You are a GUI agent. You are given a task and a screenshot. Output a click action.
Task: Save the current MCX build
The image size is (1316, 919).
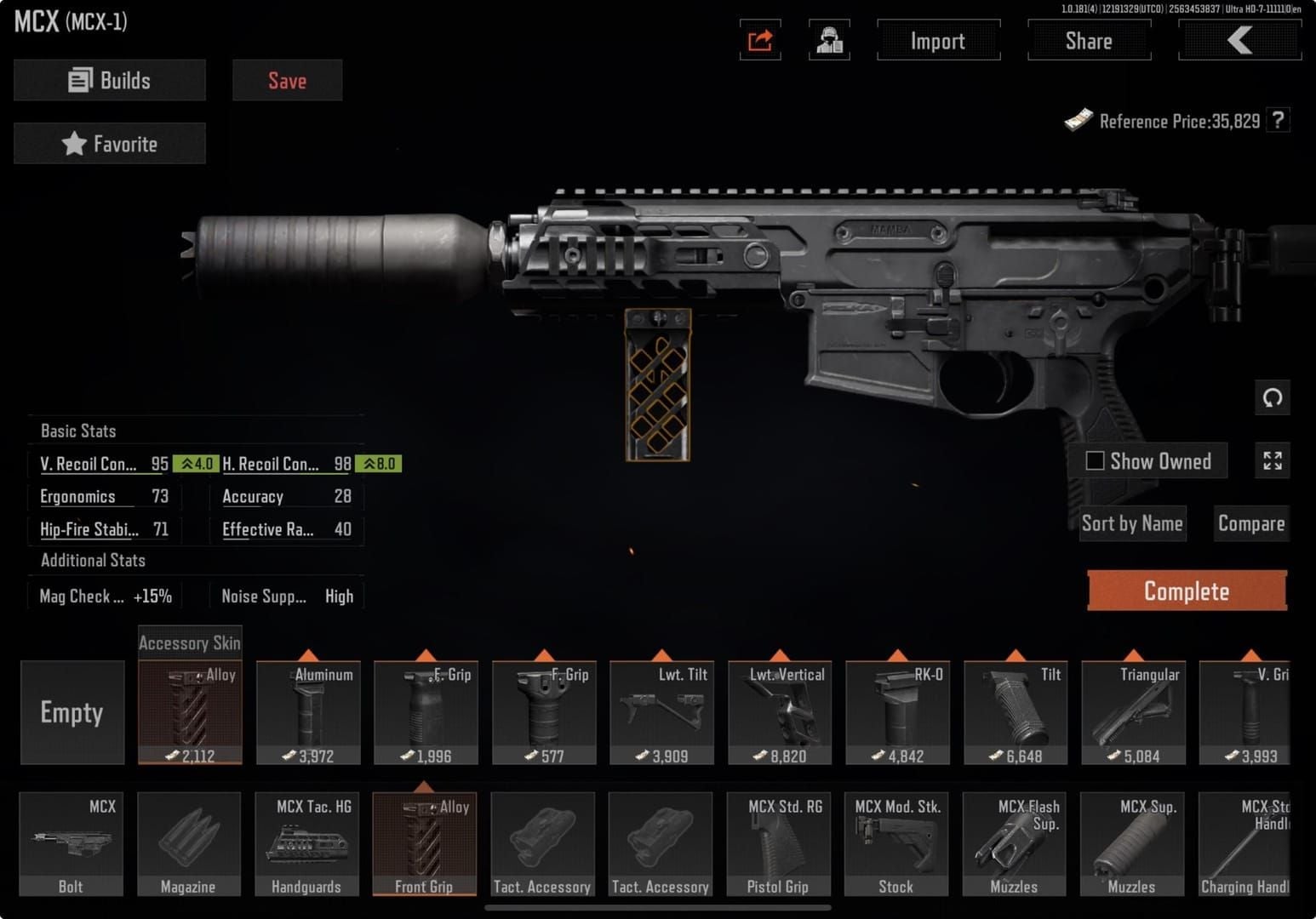(287, 80)
